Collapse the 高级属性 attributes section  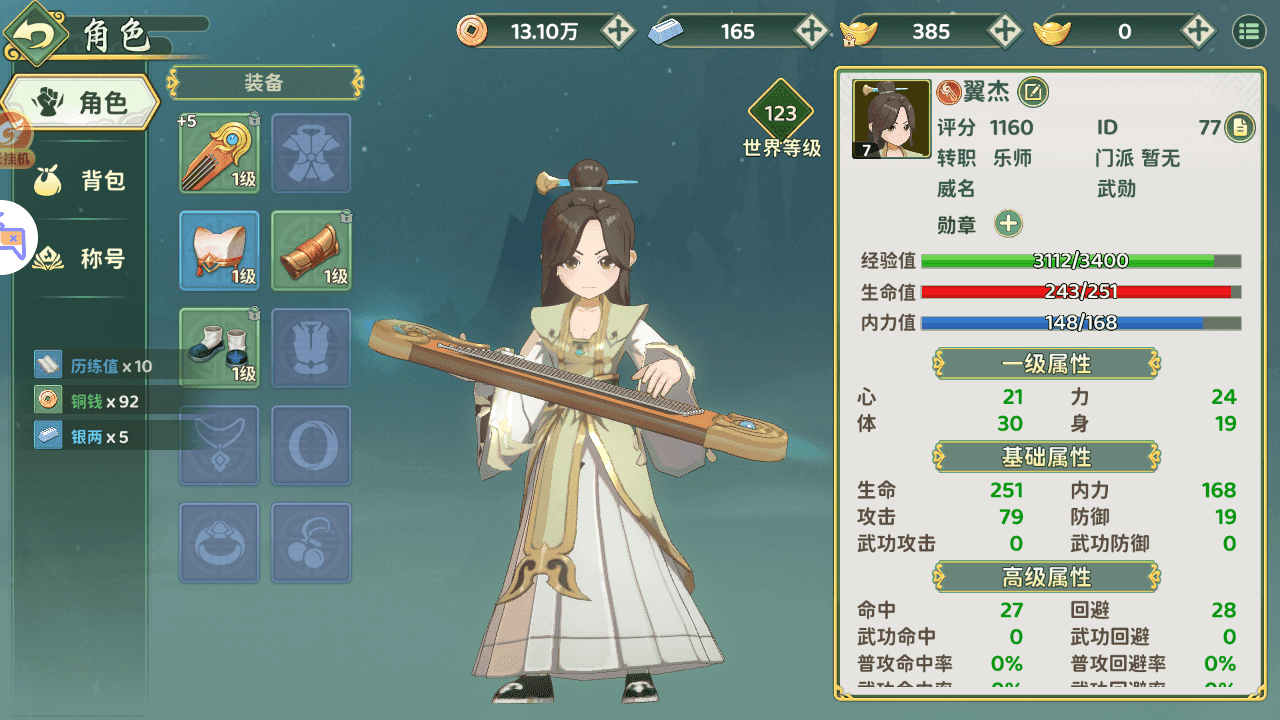pos(1046,577)
